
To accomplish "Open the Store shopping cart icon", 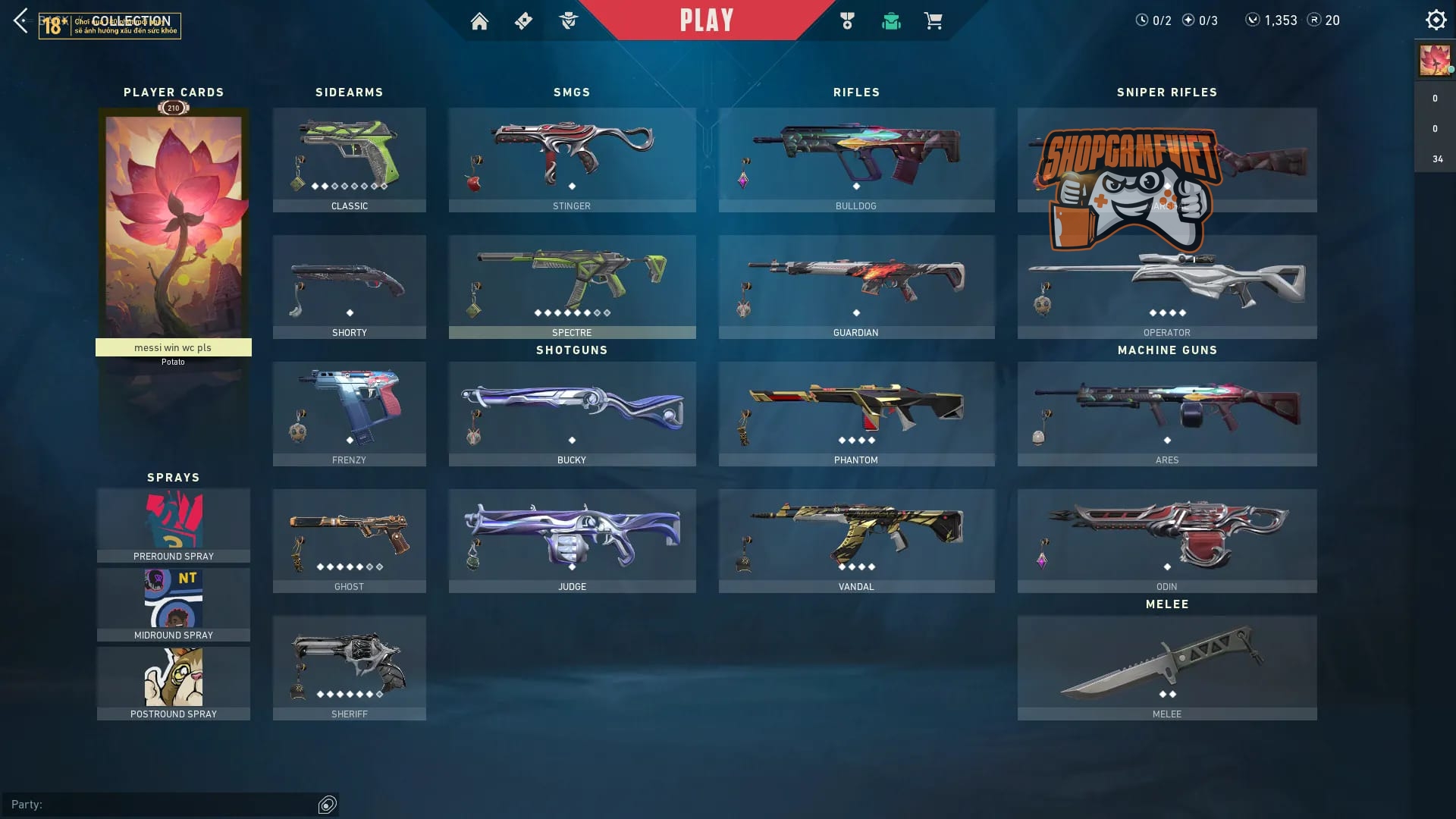I will click(x=934, y=20).
